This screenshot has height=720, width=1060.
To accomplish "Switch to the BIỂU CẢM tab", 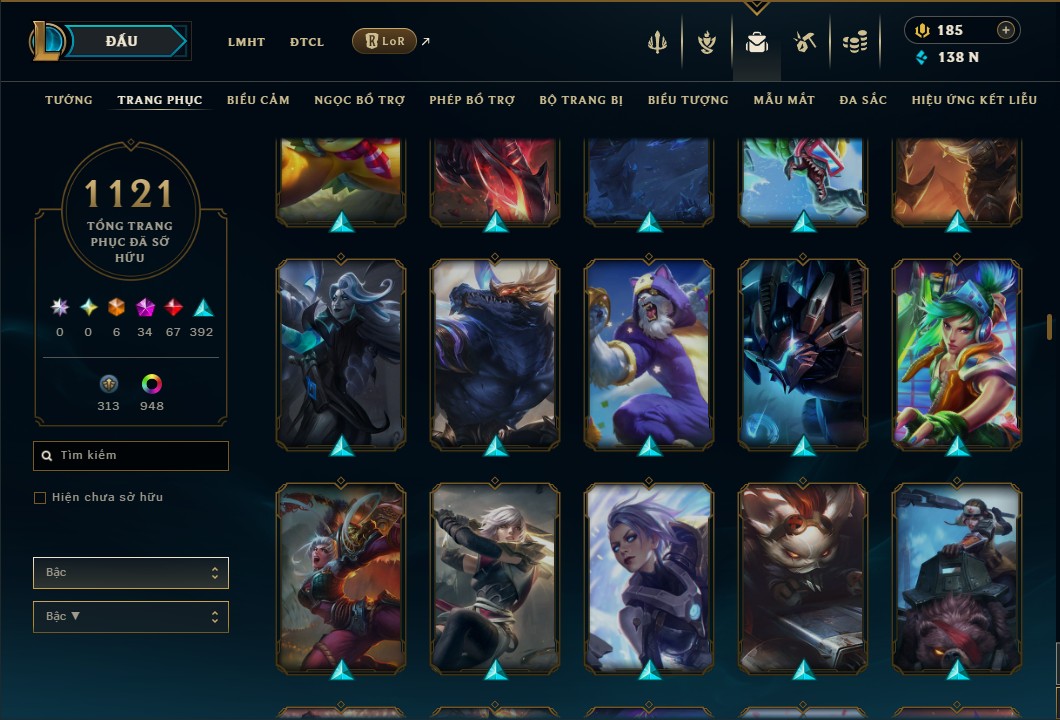I will [x=258, y=100].
